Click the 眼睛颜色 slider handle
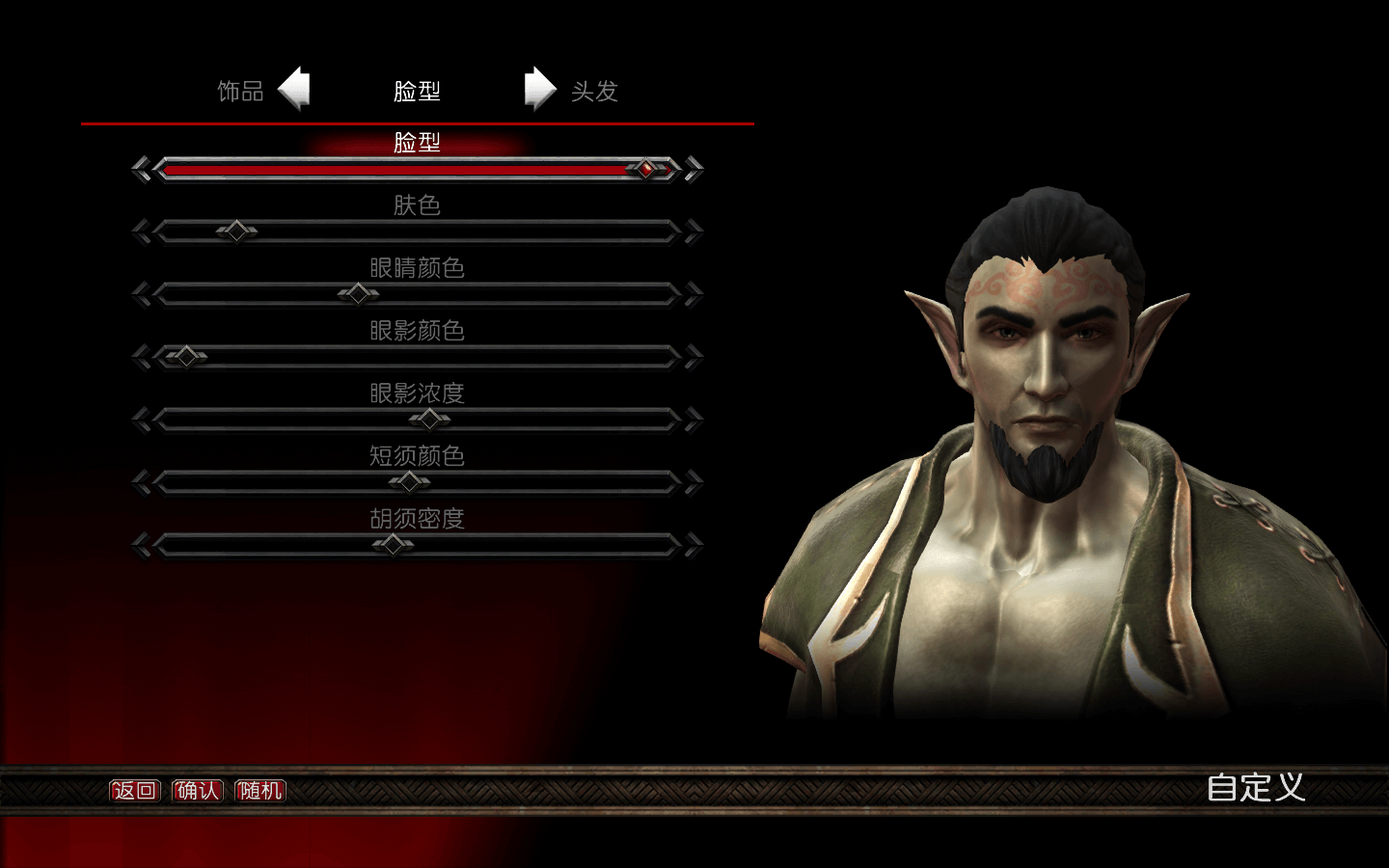This screenshot has height=868, width=1389. point(358,293)
